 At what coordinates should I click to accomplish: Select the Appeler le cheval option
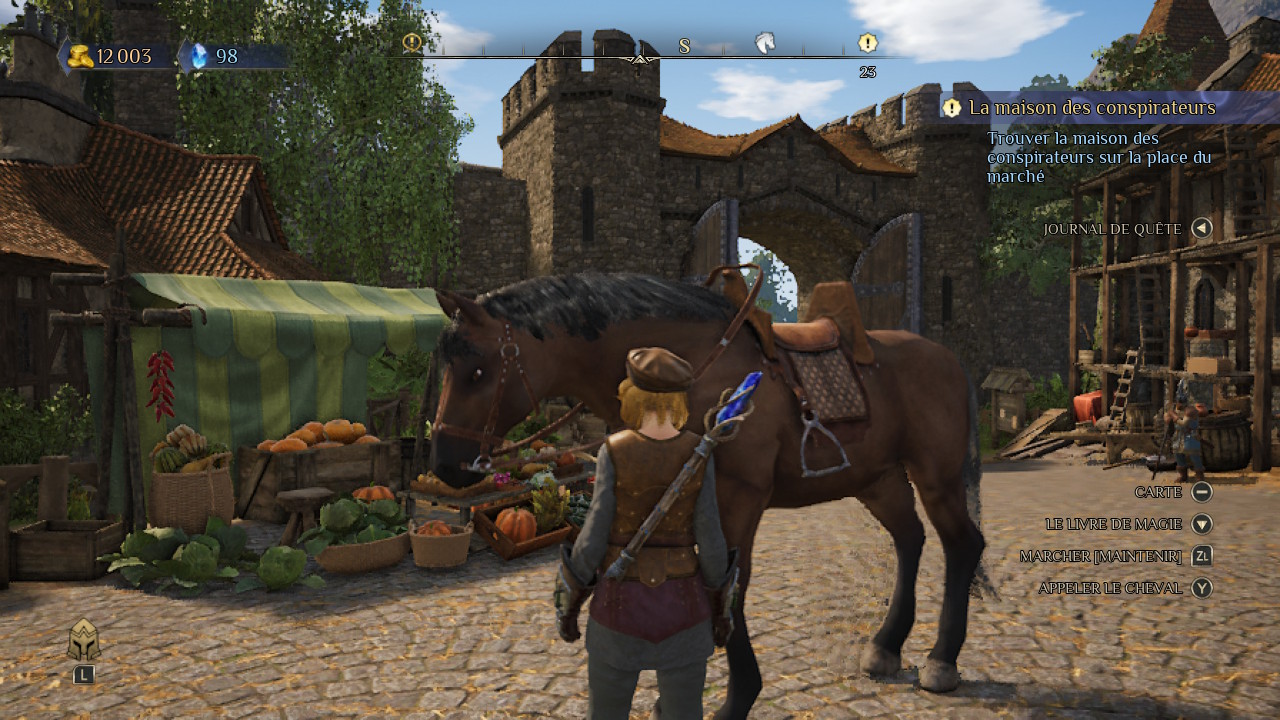click(x=1110, y=588)
